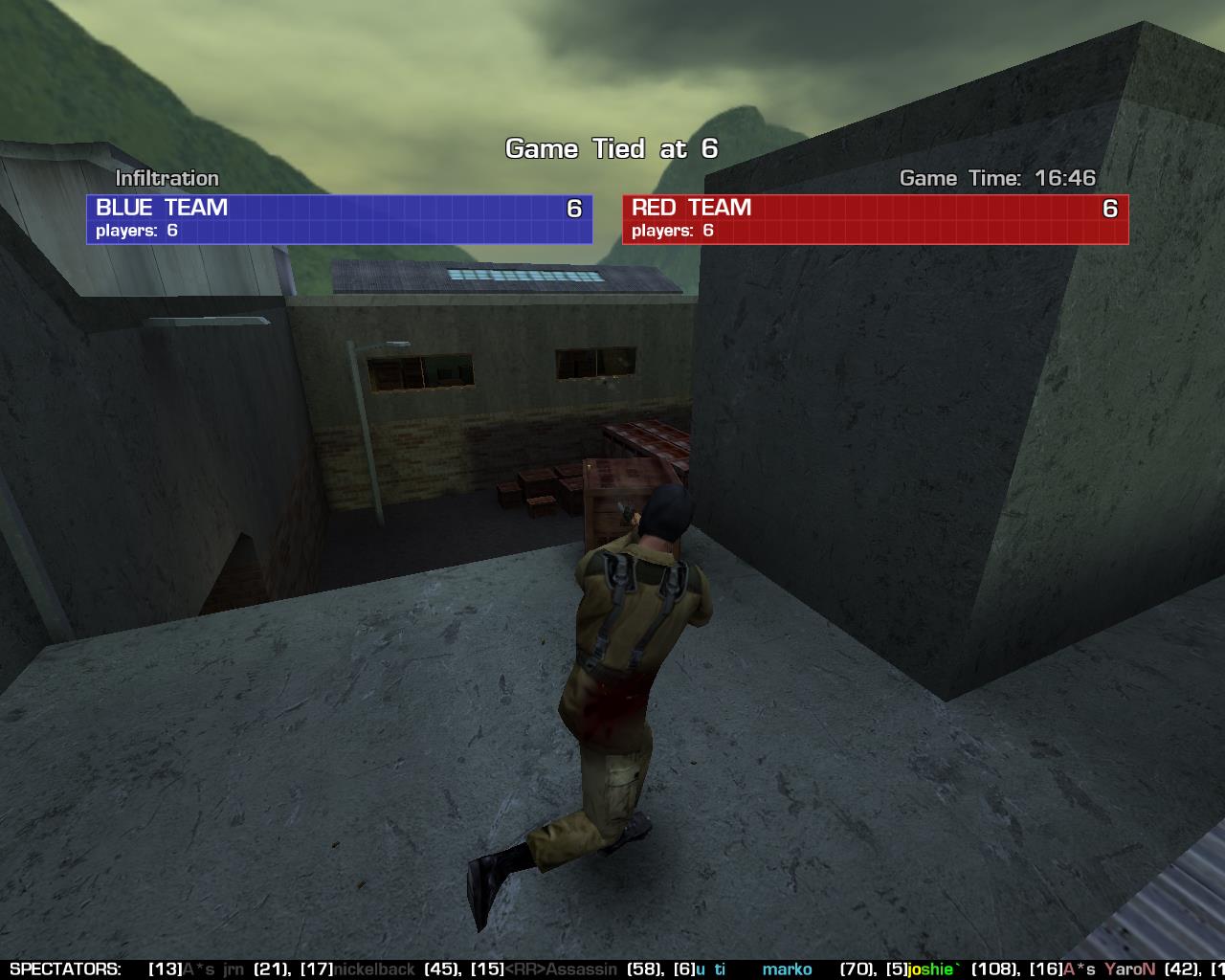Click spectator nickelback in the spectators list
1225x980 pixels.
point(374,969)
